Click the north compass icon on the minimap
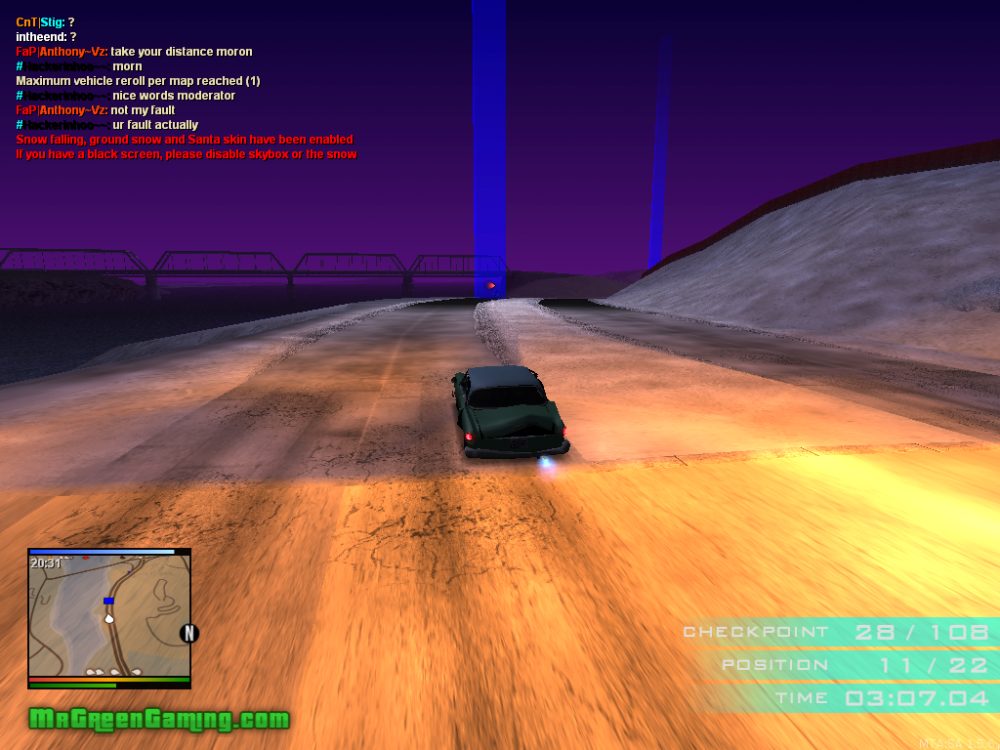This screenshot has width=1000, height=750. click(x=187, y=632)
